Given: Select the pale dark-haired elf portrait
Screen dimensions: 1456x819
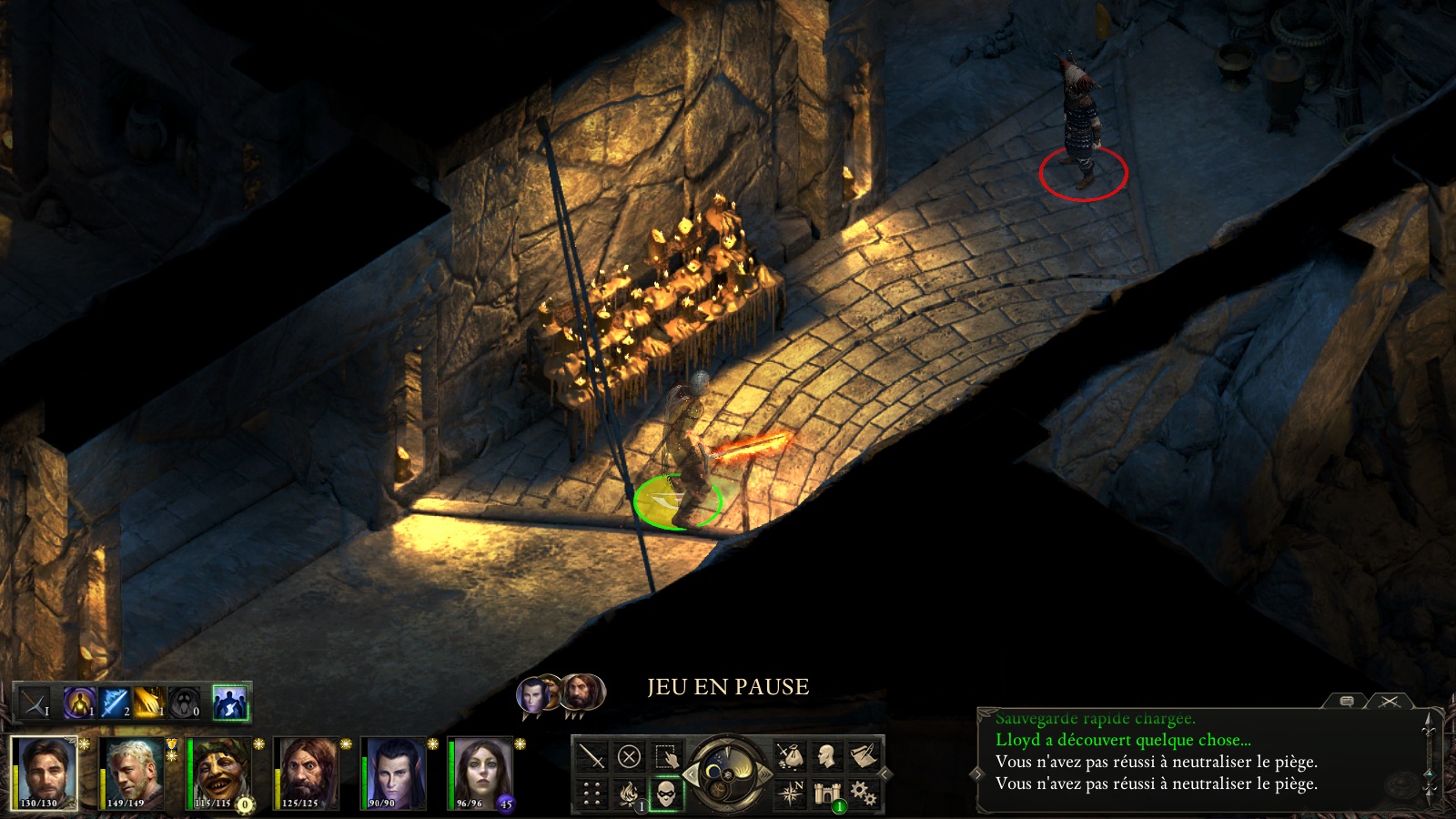Looking at the screenshot, I should click(395, 773).
